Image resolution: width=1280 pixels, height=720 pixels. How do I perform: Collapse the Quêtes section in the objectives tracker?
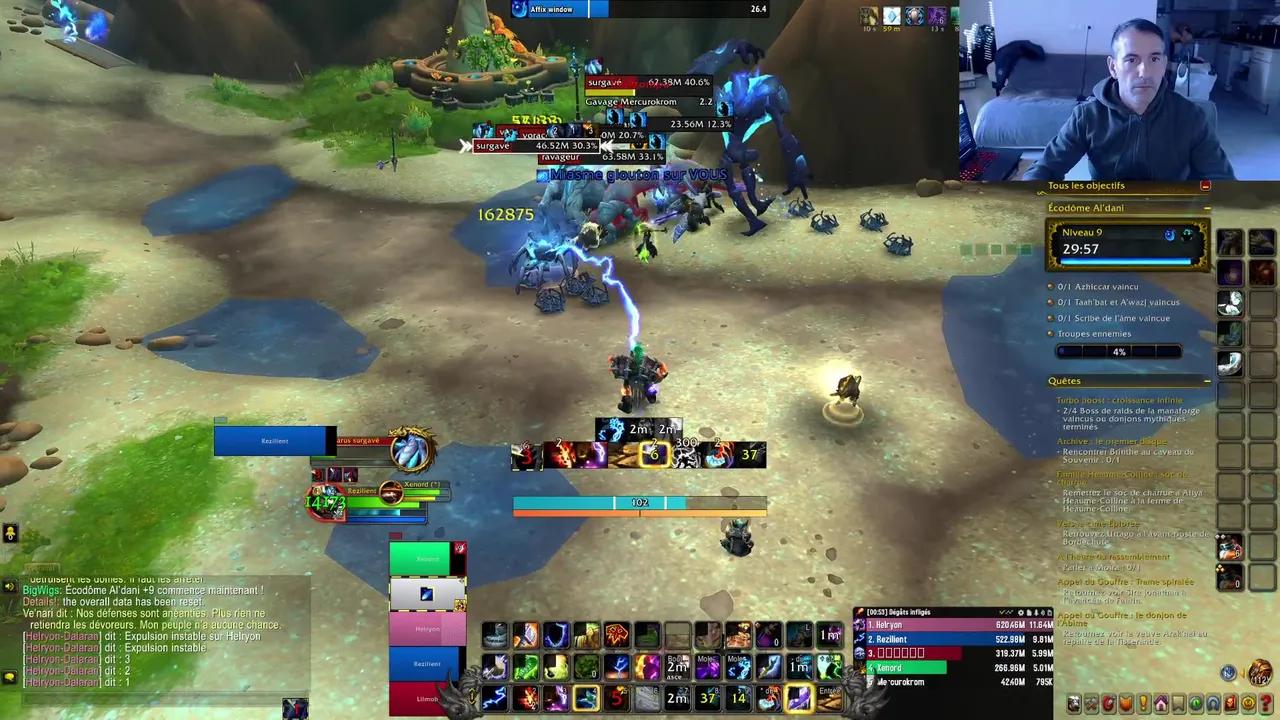[x=1206, y=381]
